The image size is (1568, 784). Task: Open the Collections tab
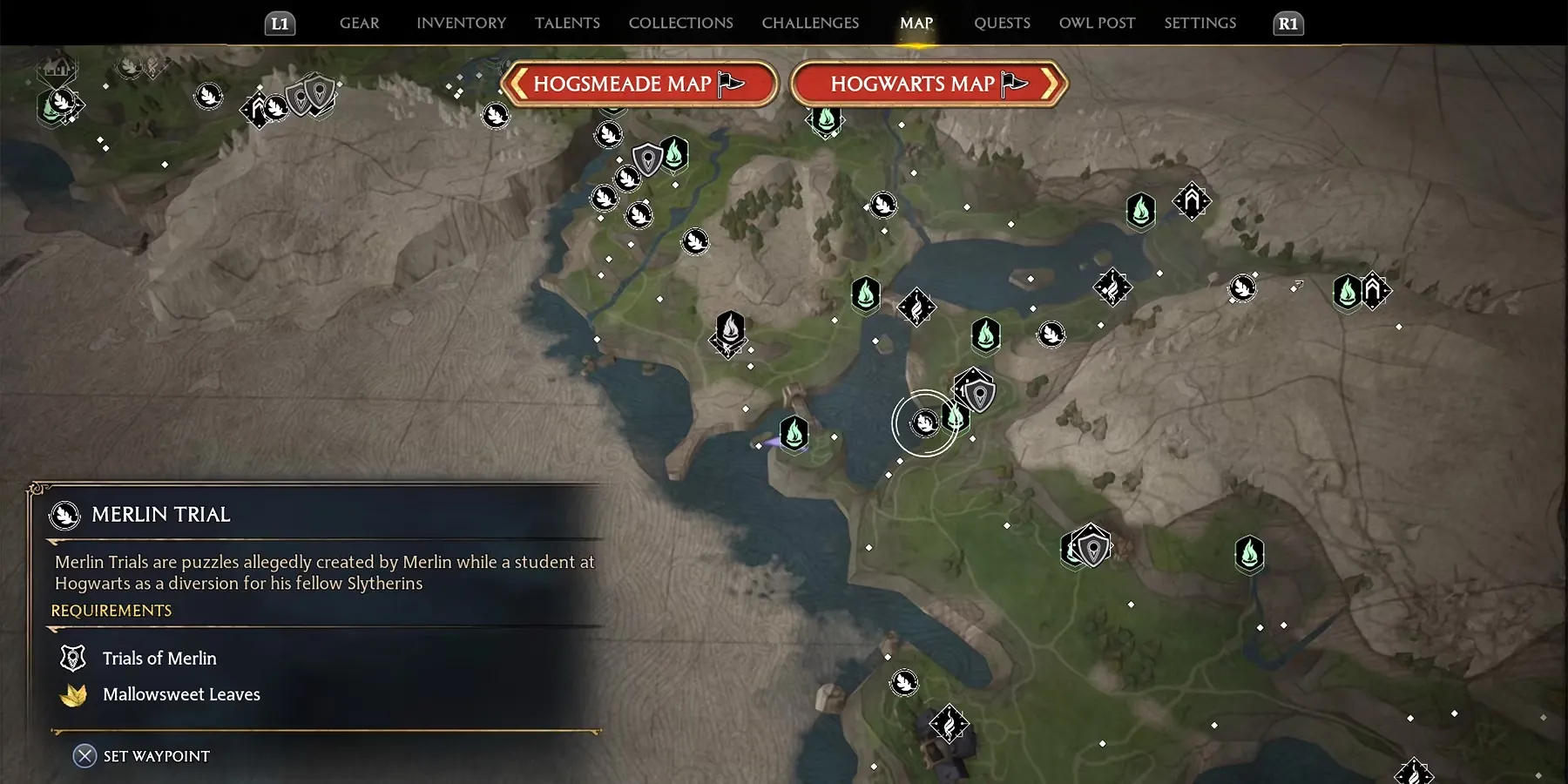coord(680,24)
